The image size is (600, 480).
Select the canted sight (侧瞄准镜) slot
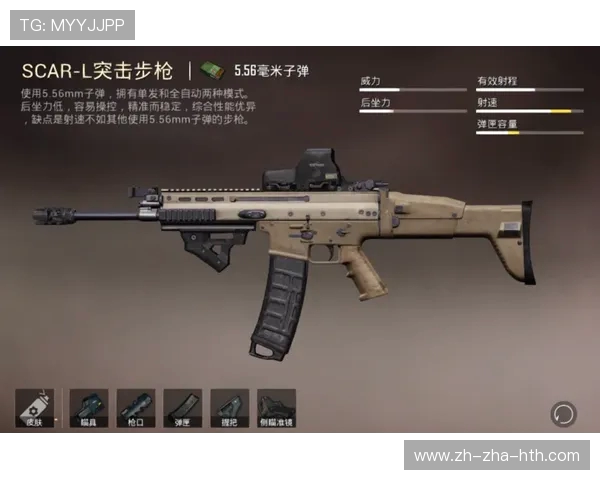pos(276,408)
